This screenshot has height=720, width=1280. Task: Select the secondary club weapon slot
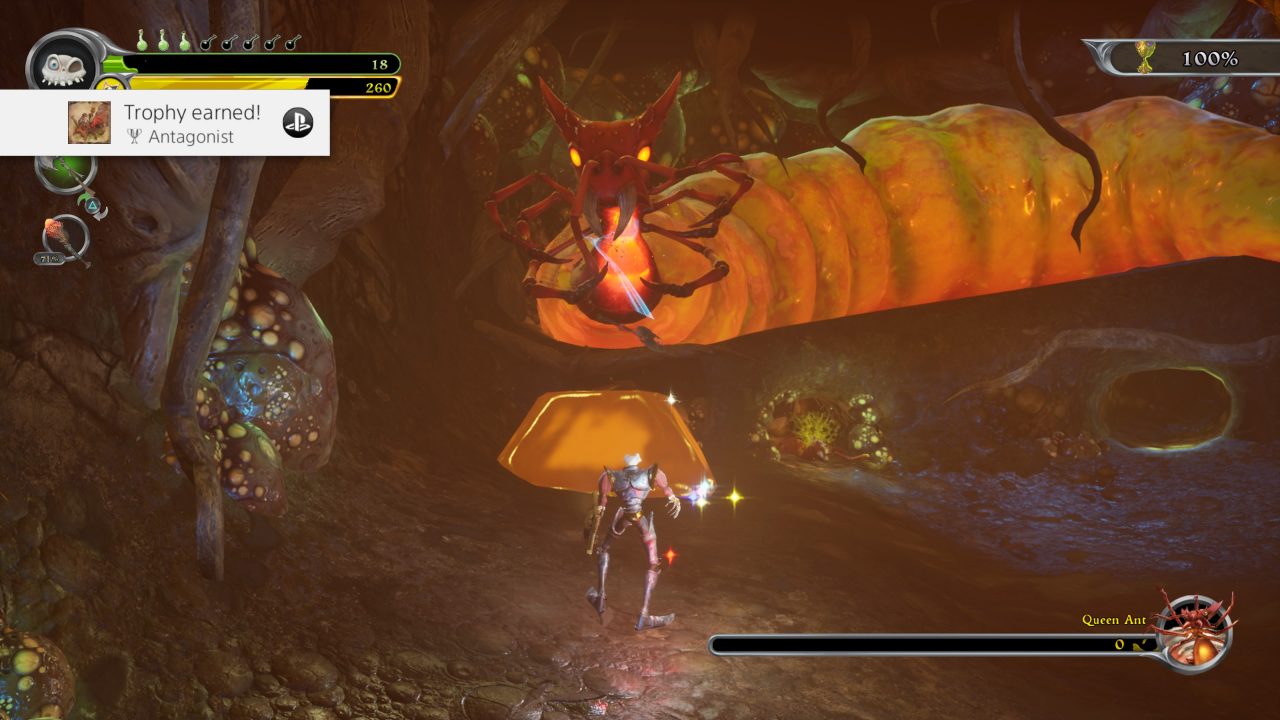pos(65,238)
